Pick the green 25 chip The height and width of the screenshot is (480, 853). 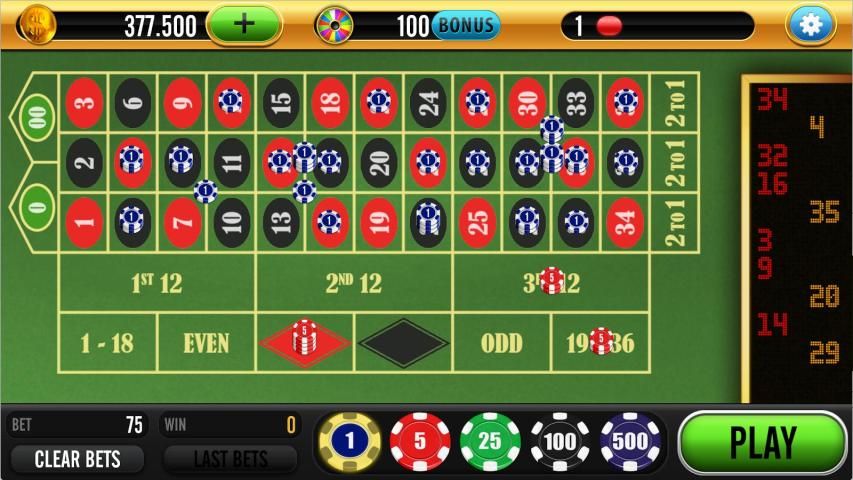pos(490,442)
